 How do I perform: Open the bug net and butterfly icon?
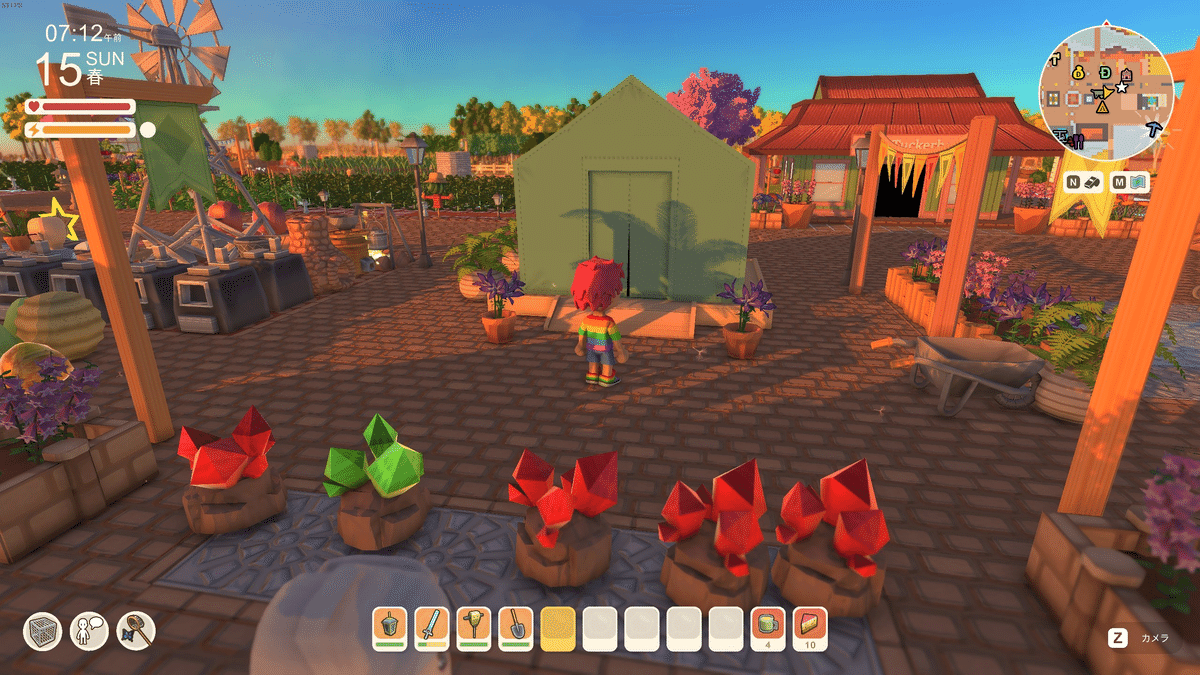point(135,630)
